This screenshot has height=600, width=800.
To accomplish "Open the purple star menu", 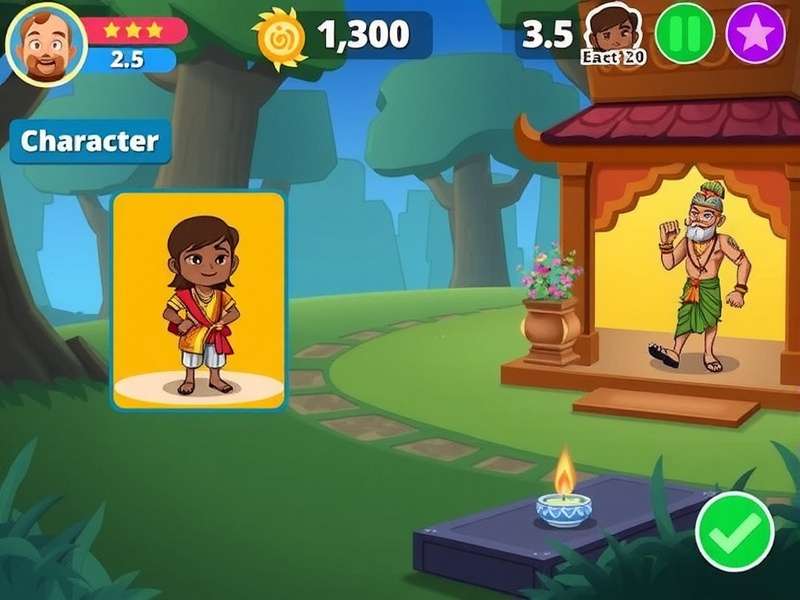I will pos(755,33).
